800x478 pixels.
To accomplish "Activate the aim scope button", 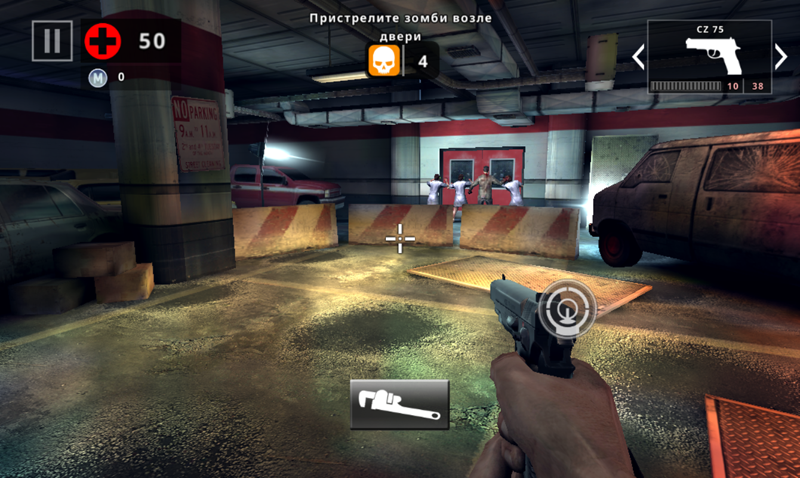I will pos(566,309).
